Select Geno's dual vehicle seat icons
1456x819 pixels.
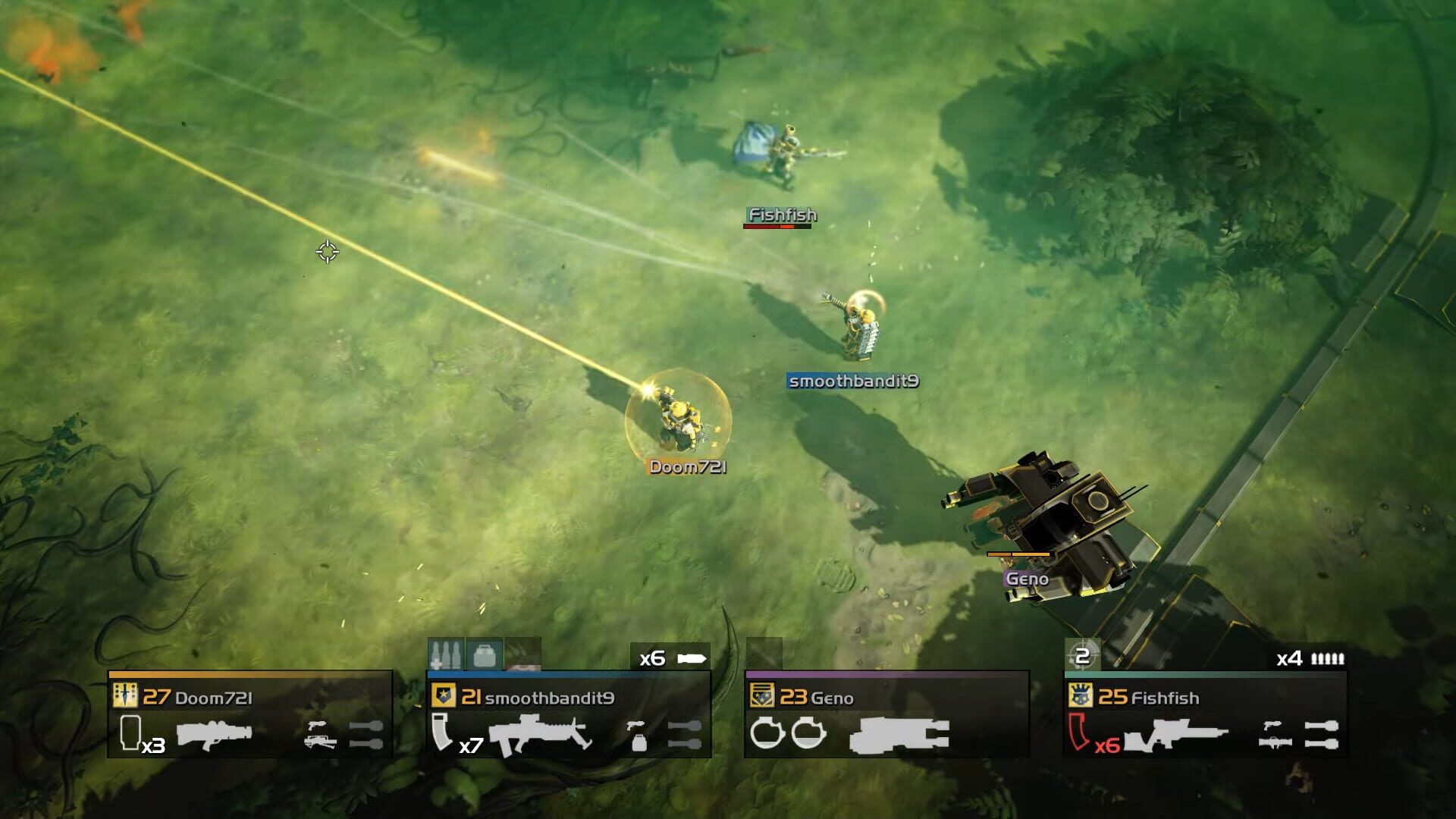coord(788,733)
